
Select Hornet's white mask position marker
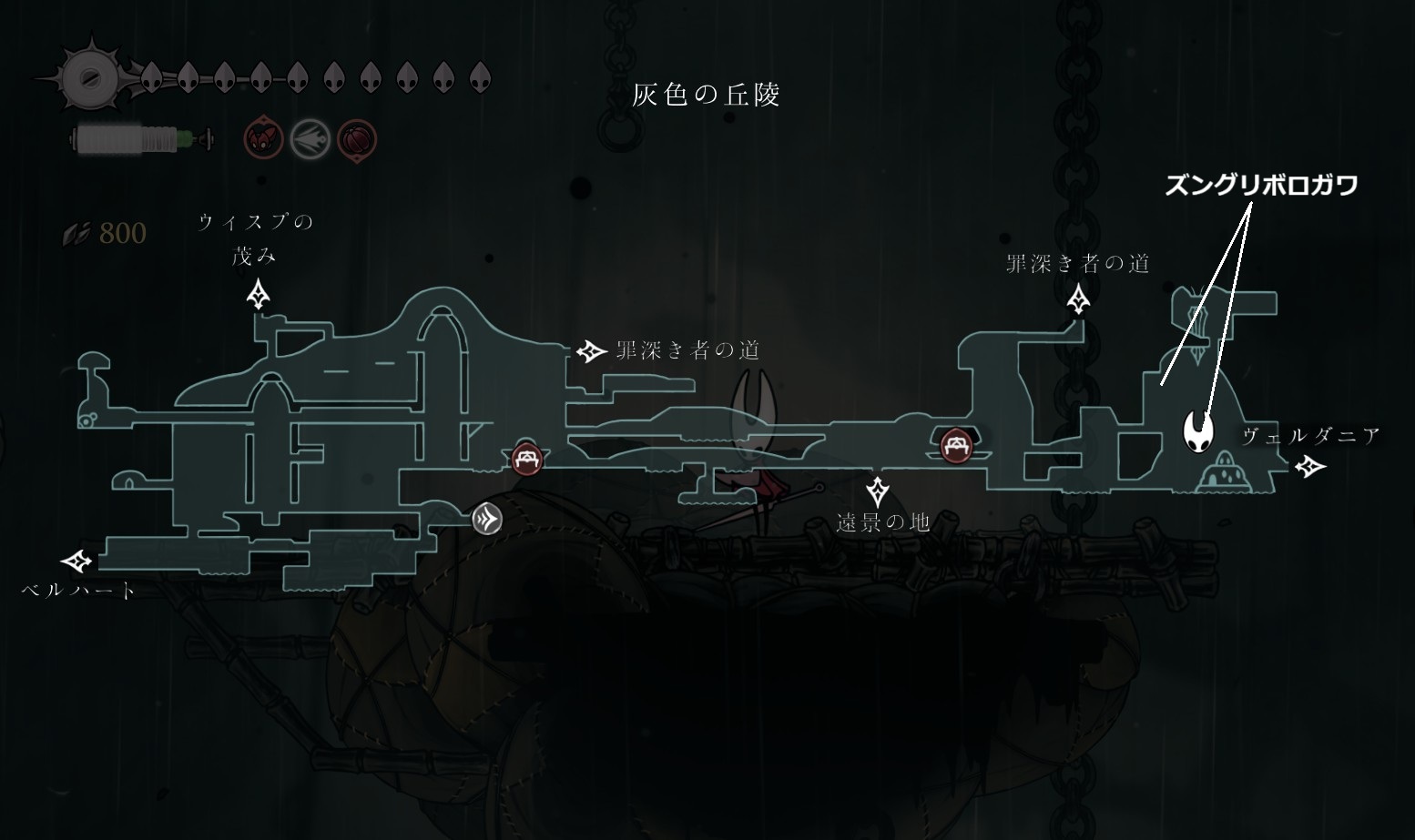point(1200,429)
